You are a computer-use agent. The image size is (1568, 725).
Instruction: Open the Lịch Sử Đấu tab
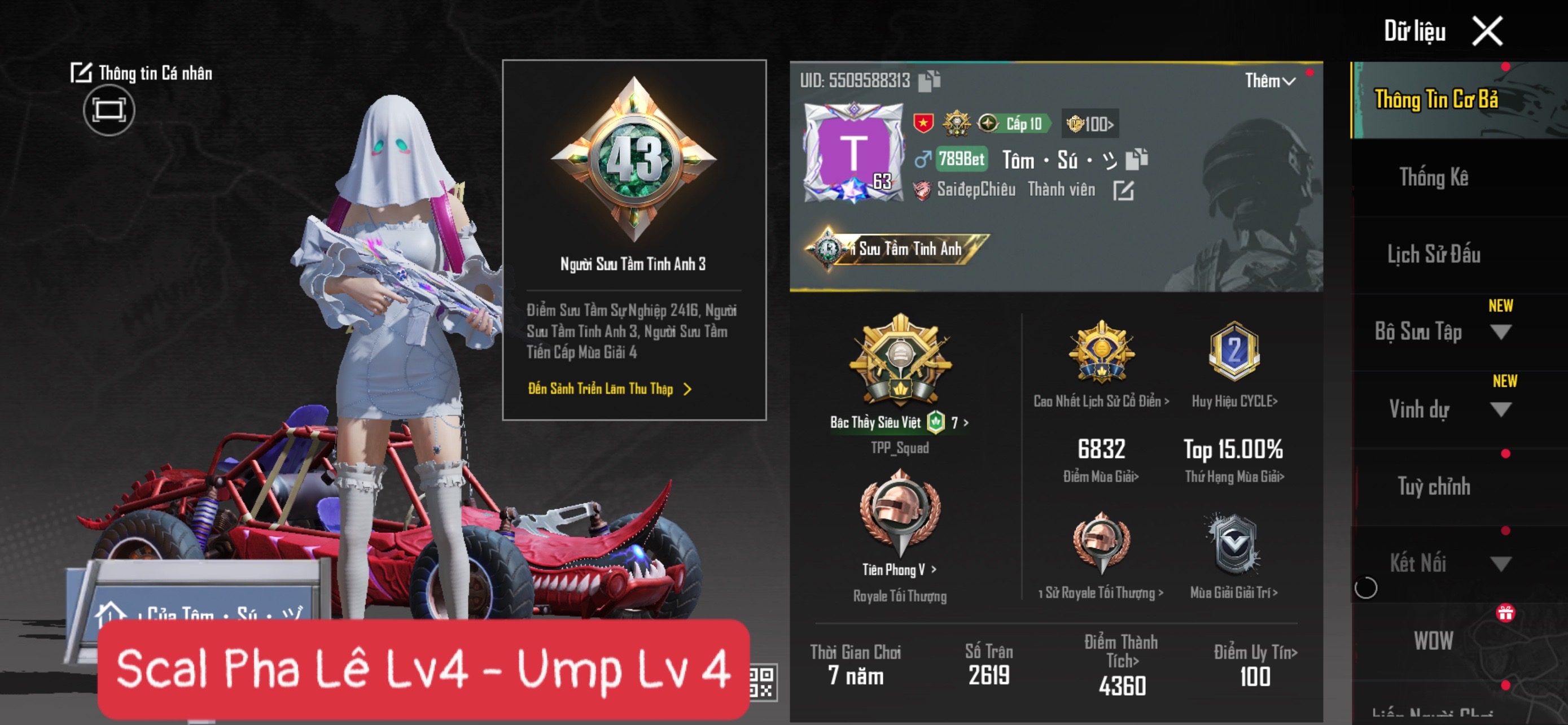pyautogui.click(x=1434, y=255)
